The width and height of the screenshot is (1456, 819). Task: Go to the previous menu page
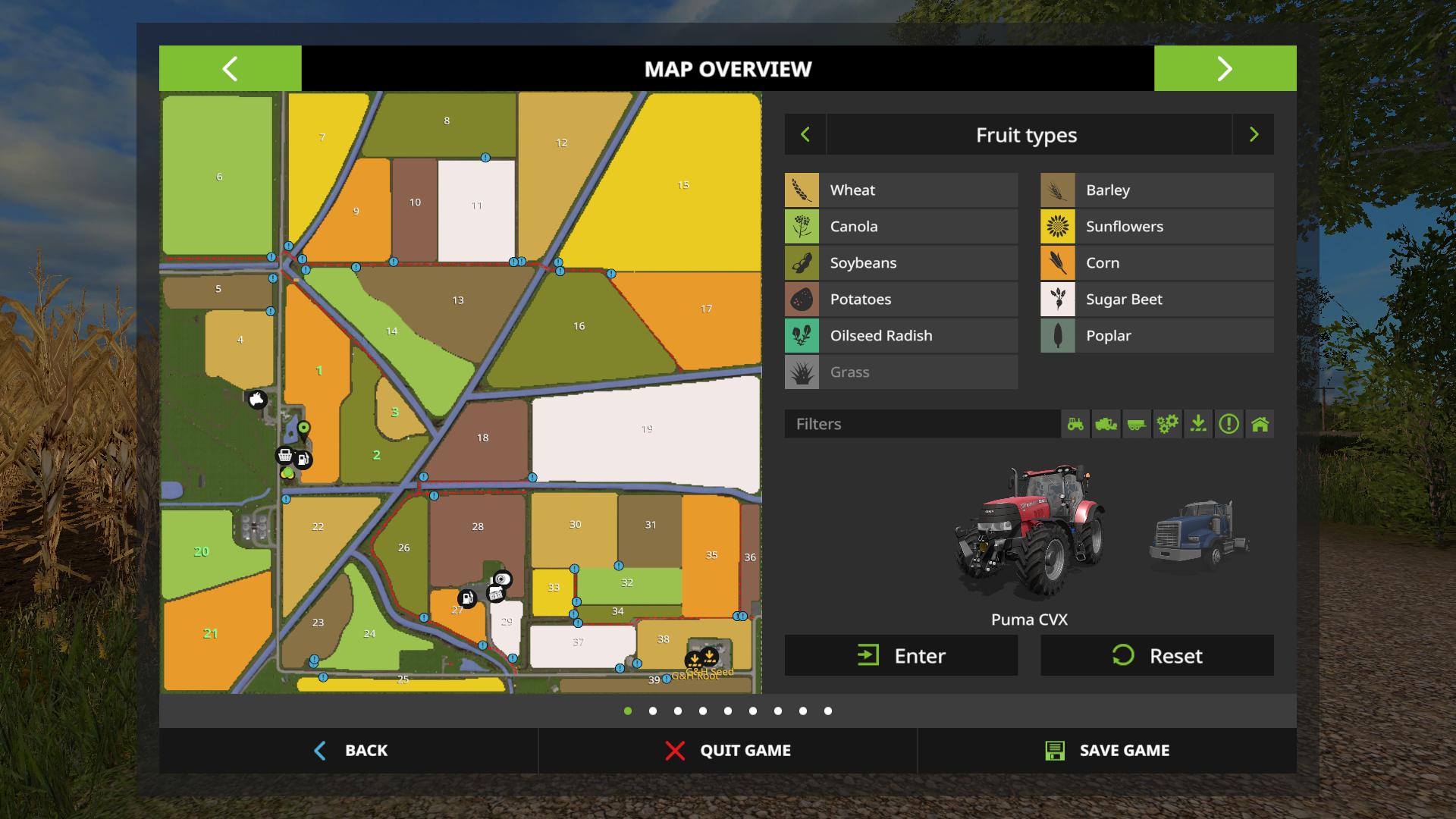(x=230, y=69)
